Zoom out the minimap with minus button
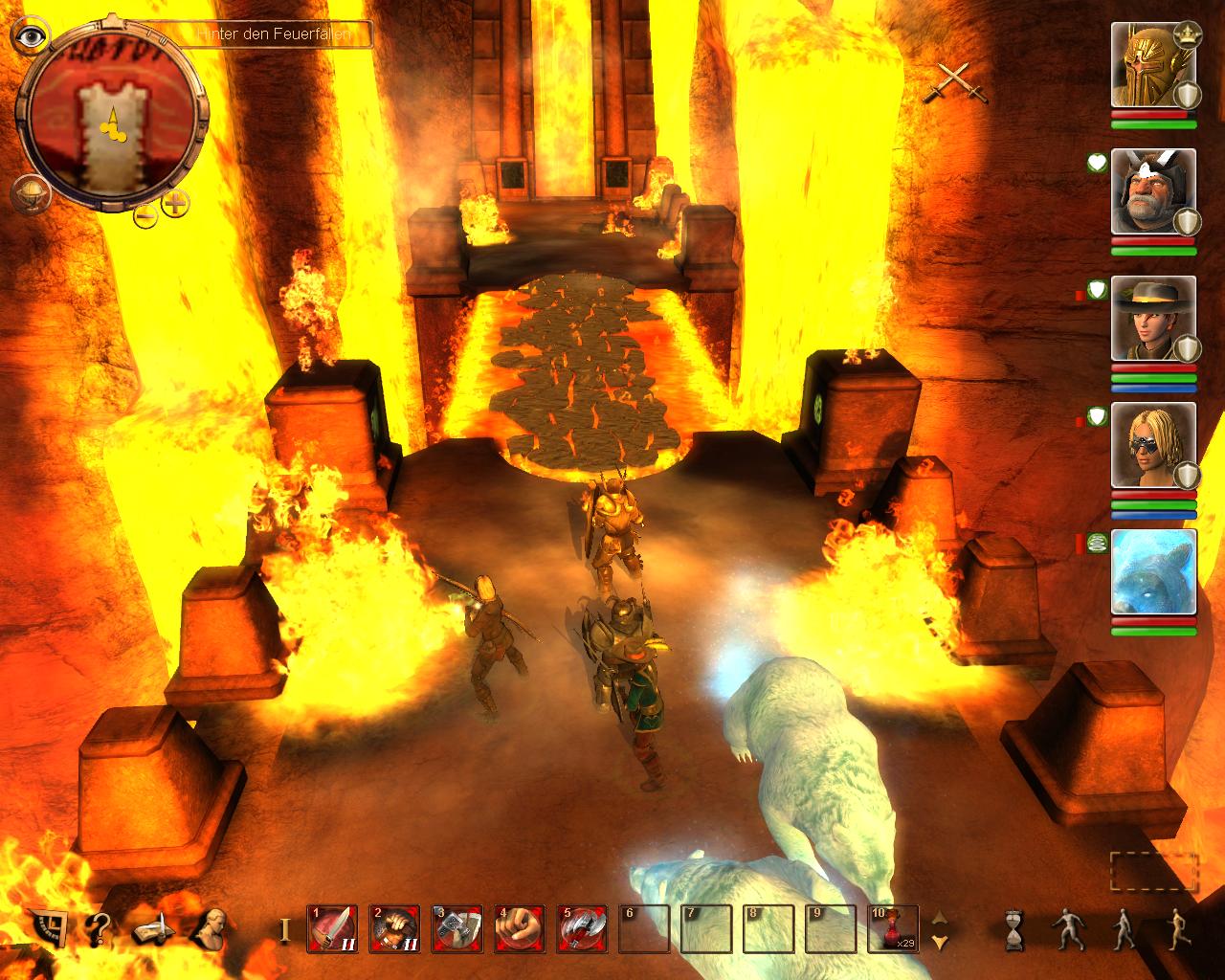Screen dimensions: 1225x980 (x=145, y=214)
